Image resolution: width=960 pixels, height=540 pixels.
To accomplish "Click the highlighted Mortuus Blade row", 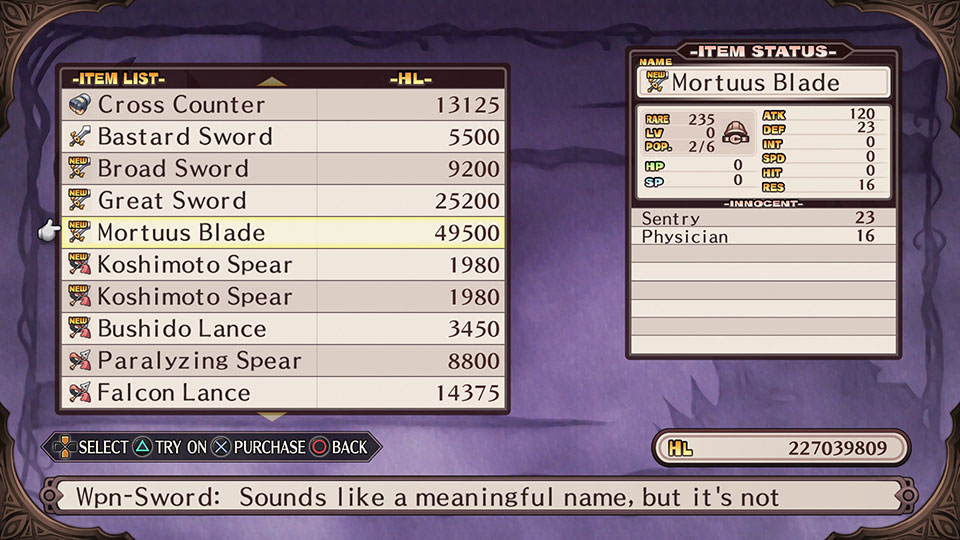I will pyautogui.click(x=284, y=233).
